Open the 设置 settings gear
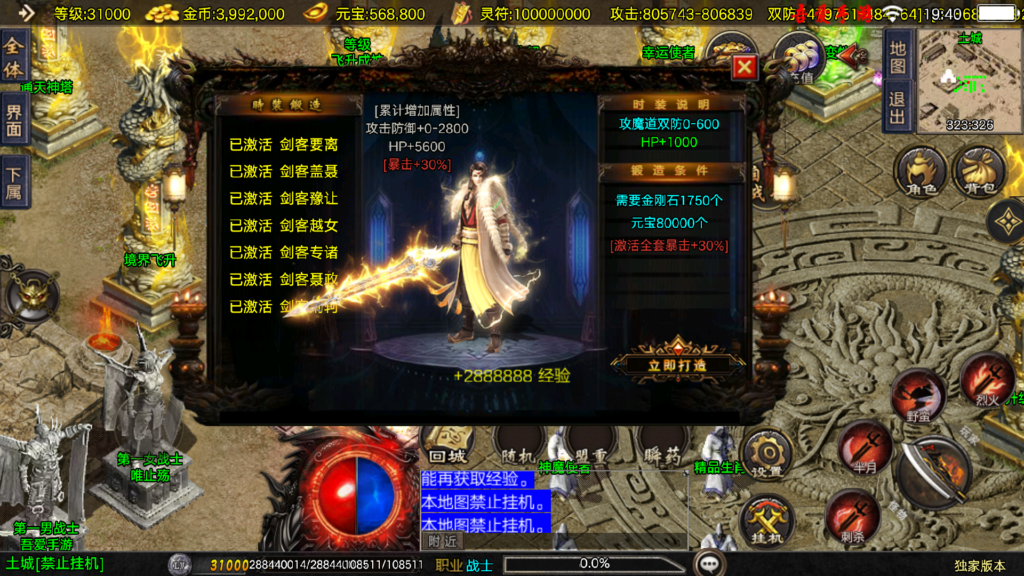1024x576 pixels. tap(767, 455)
